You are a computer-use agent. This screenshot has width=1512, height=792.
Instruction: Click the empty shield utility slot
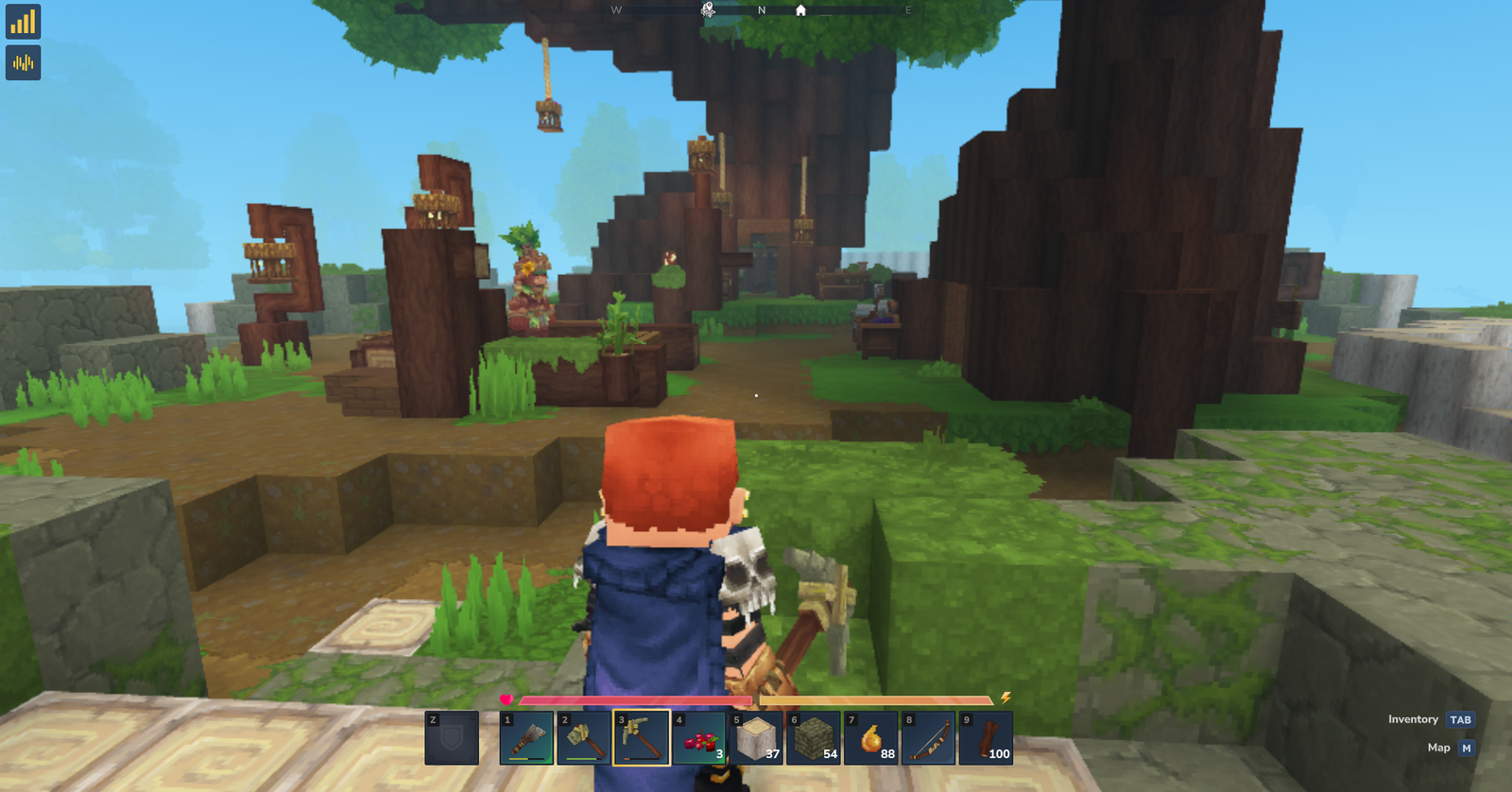coord(452,737)
